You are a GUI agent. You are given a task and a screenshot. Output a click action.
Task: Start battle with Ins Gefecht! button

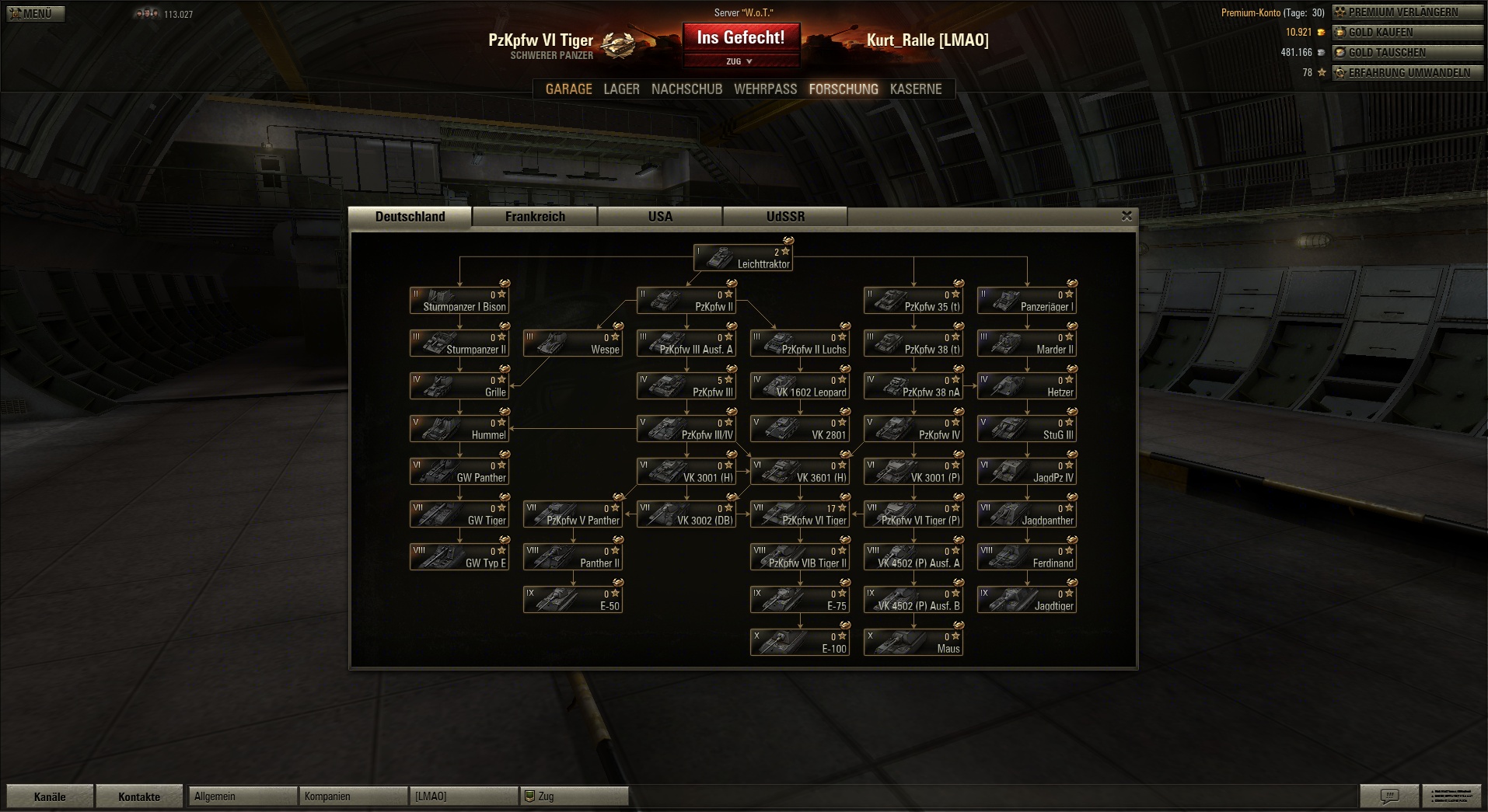740,37
